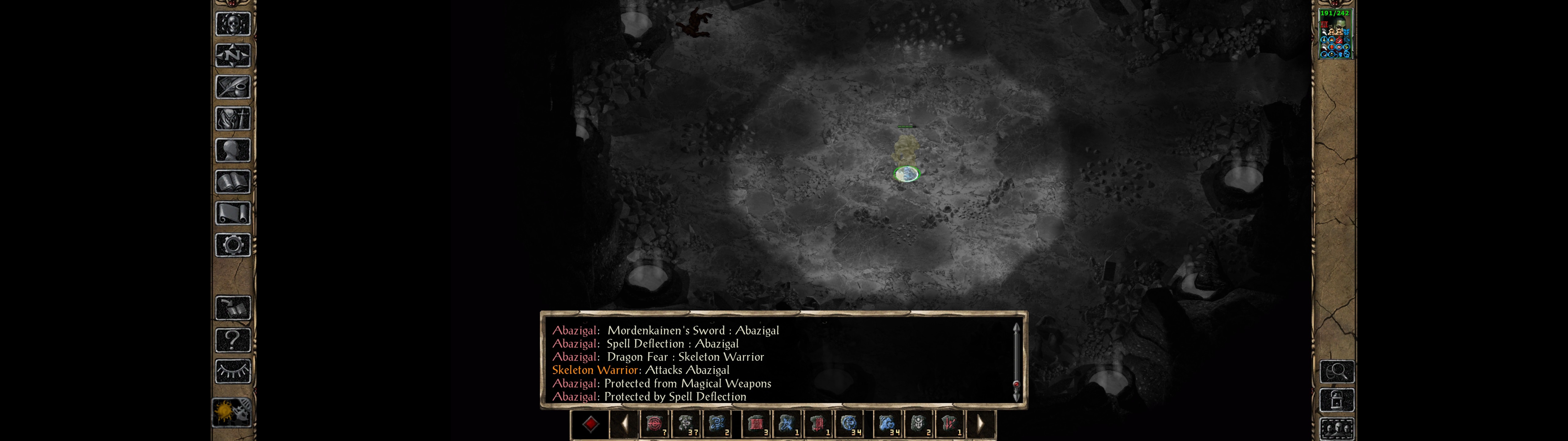Image resolution: width=1568 pixels, height=441 pixels.
Task: Toggle the closed-eye hide interface button
Action: tap(232, 371)
